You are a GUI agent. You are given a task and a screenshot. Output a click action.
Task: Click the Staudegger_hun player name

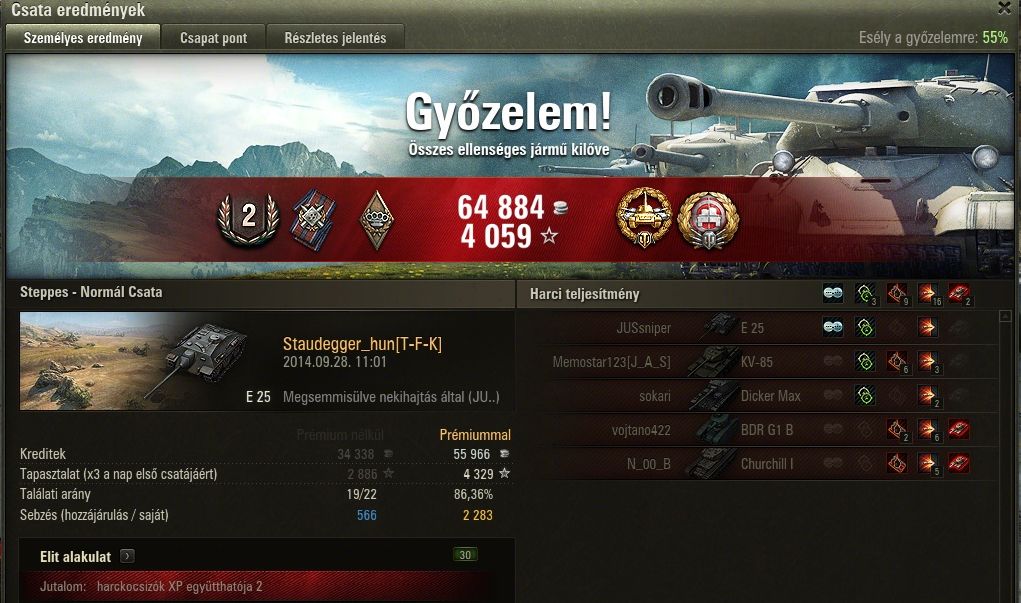362,344
